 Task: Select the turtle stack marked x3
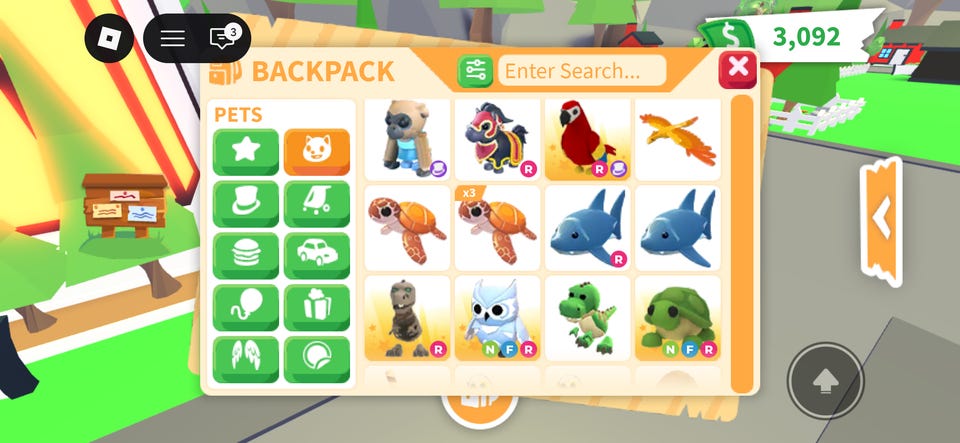pos(497,228)
